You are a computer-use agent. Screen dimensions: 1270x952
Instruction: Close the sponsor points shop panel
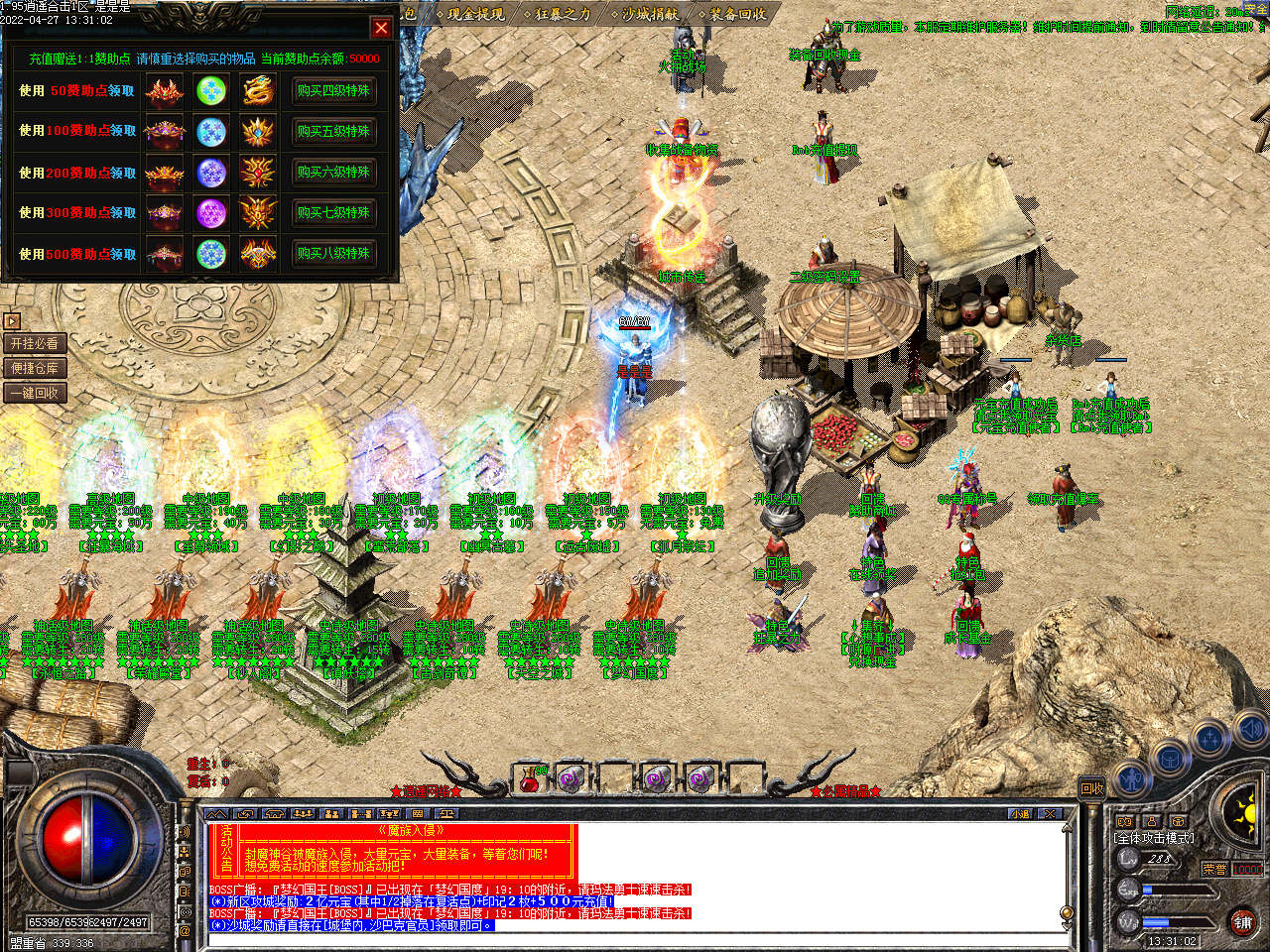(x=381, y=28)
